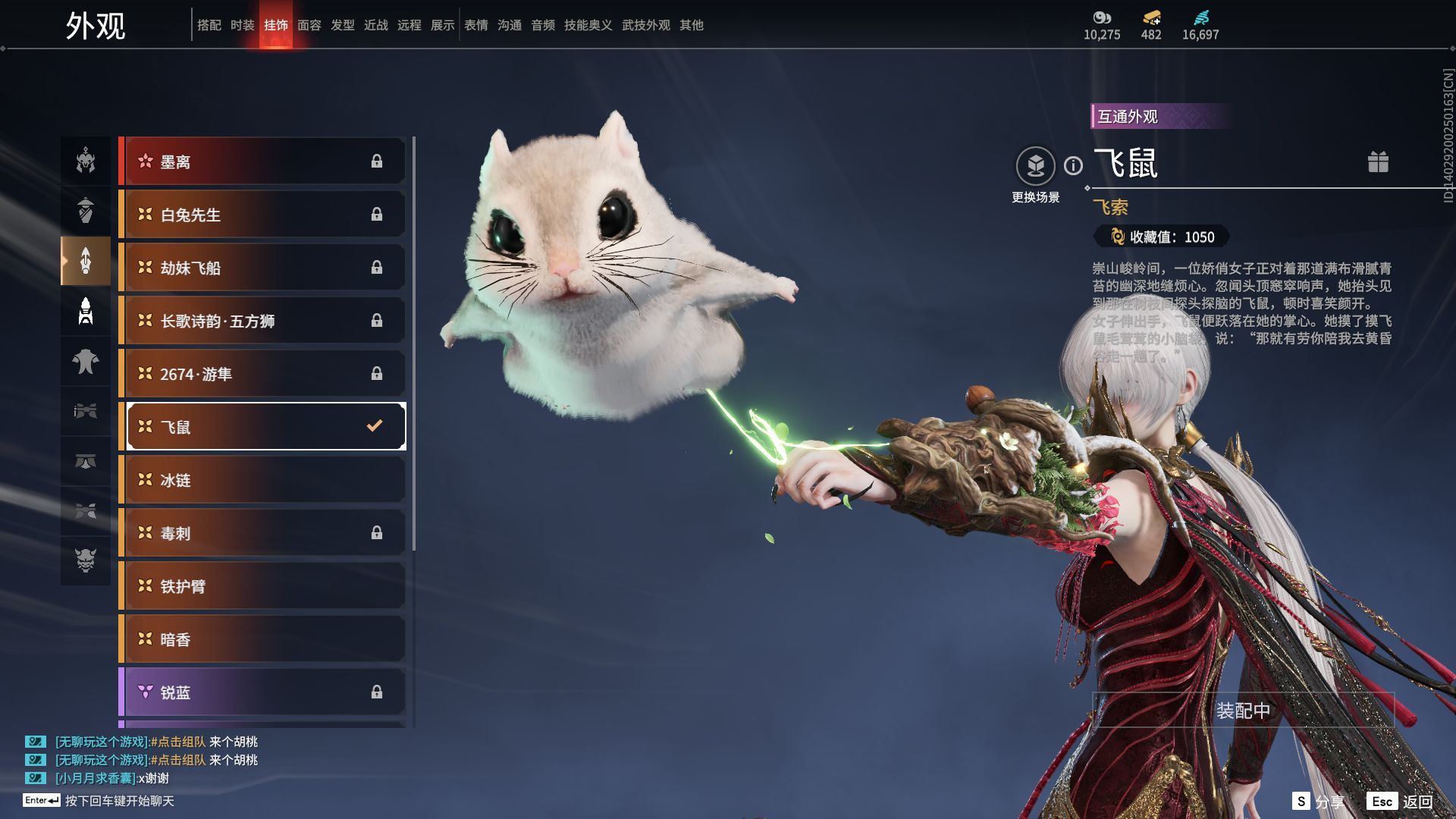This screenshot has width=1456, height=819.
Task: Select the 锐蓝 entry
Action: [262, 692]
